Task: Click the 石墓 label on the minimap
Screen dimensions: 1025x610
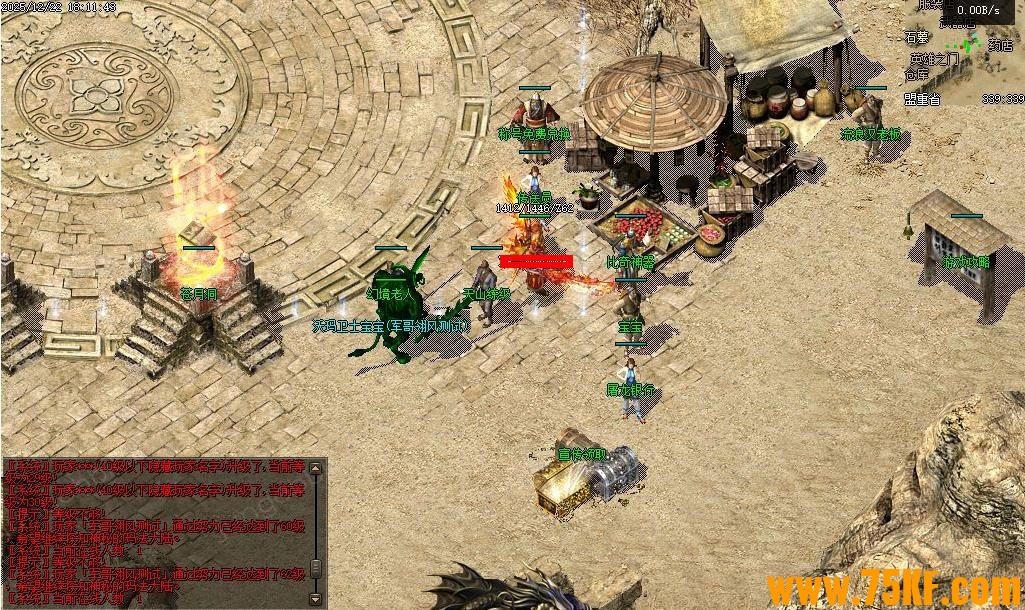Action: click(x=917, y=39)
